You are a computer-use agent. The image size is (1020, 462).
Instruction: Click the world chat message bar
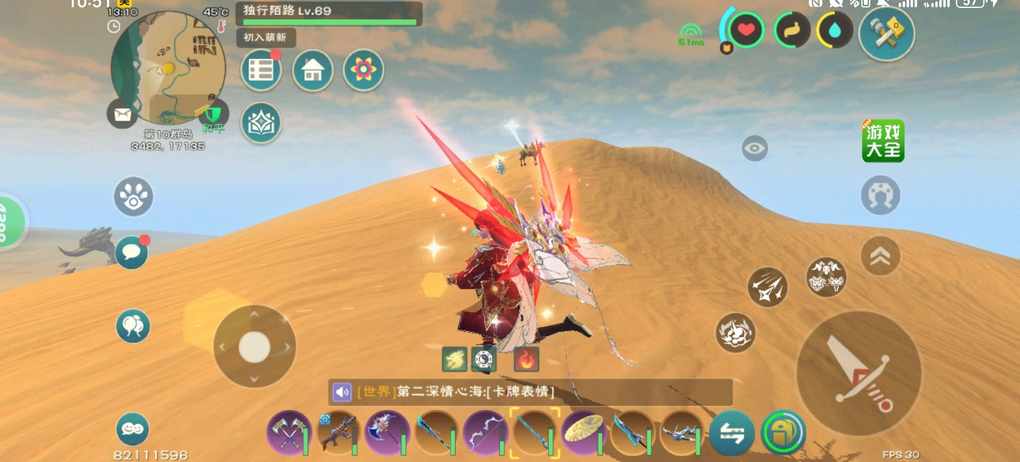[x=530, y=392]
